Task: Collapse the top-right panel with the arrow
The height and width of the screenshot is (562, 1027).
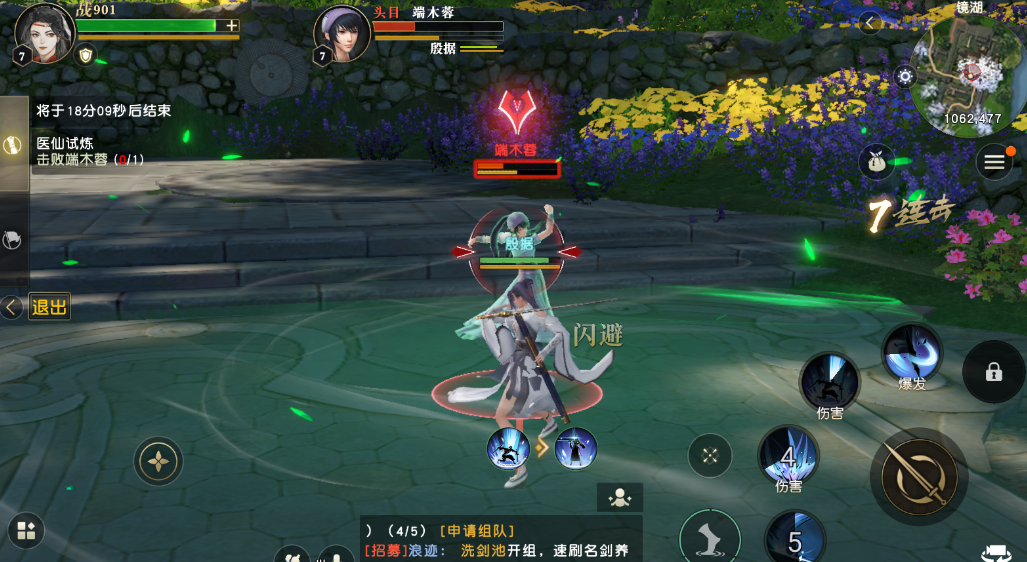Action: (x=870, y=22)
